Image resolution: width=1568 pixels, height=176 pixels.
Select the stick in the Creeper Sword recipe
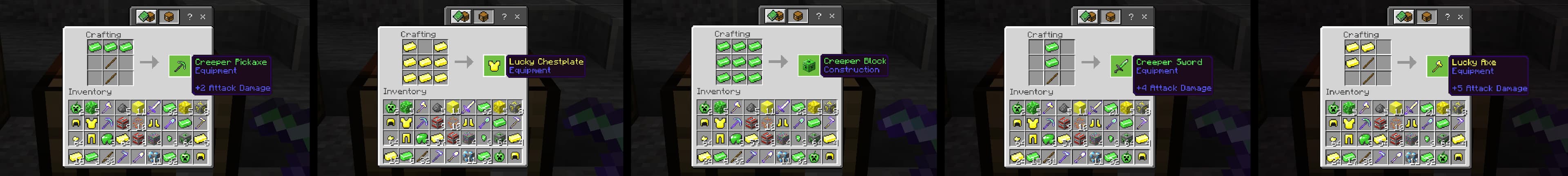pyautogui.click(x=1051, y=78)
